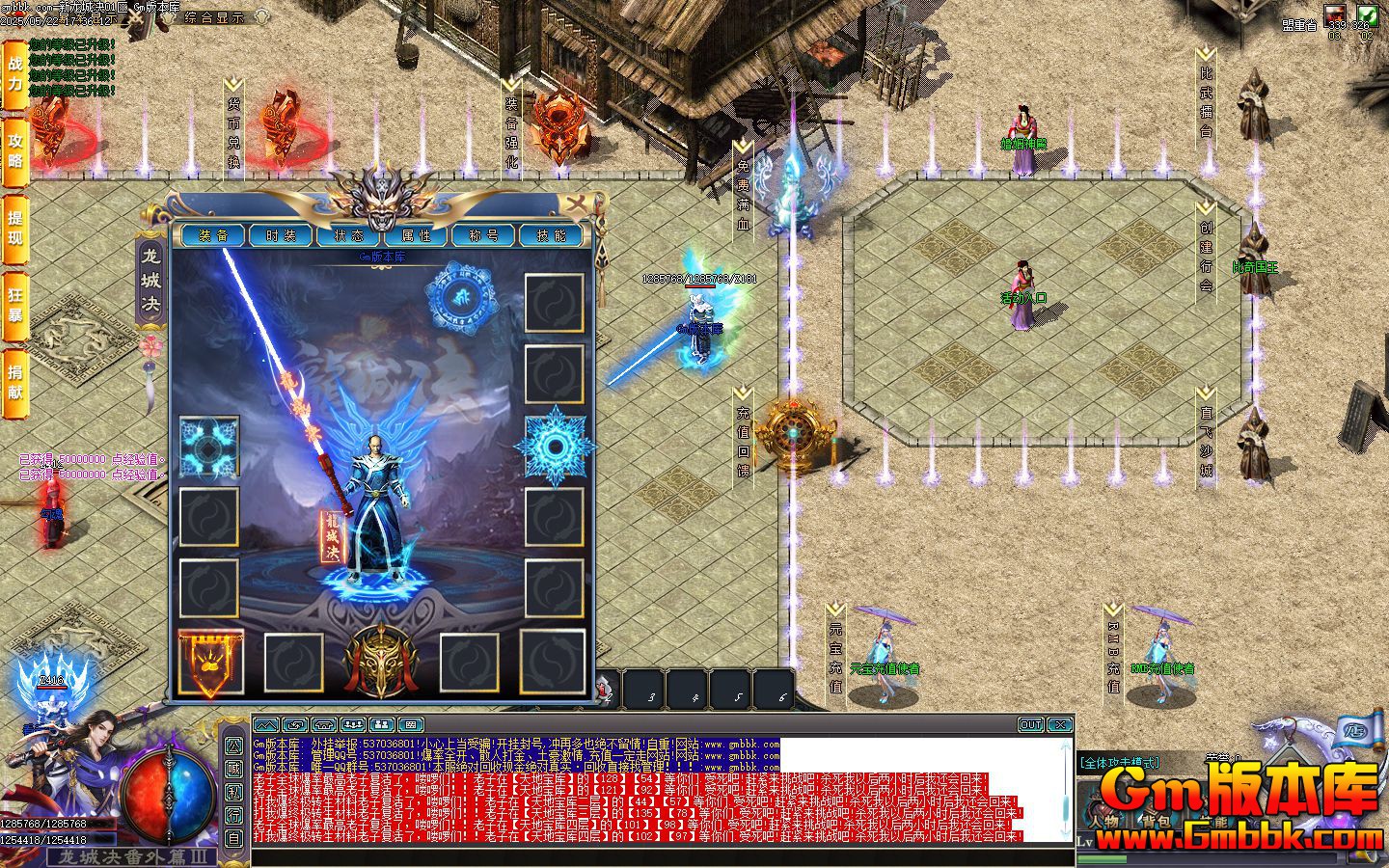Click the 提现 withdraw button
The image size is (1389, 868).
point(14,227)
